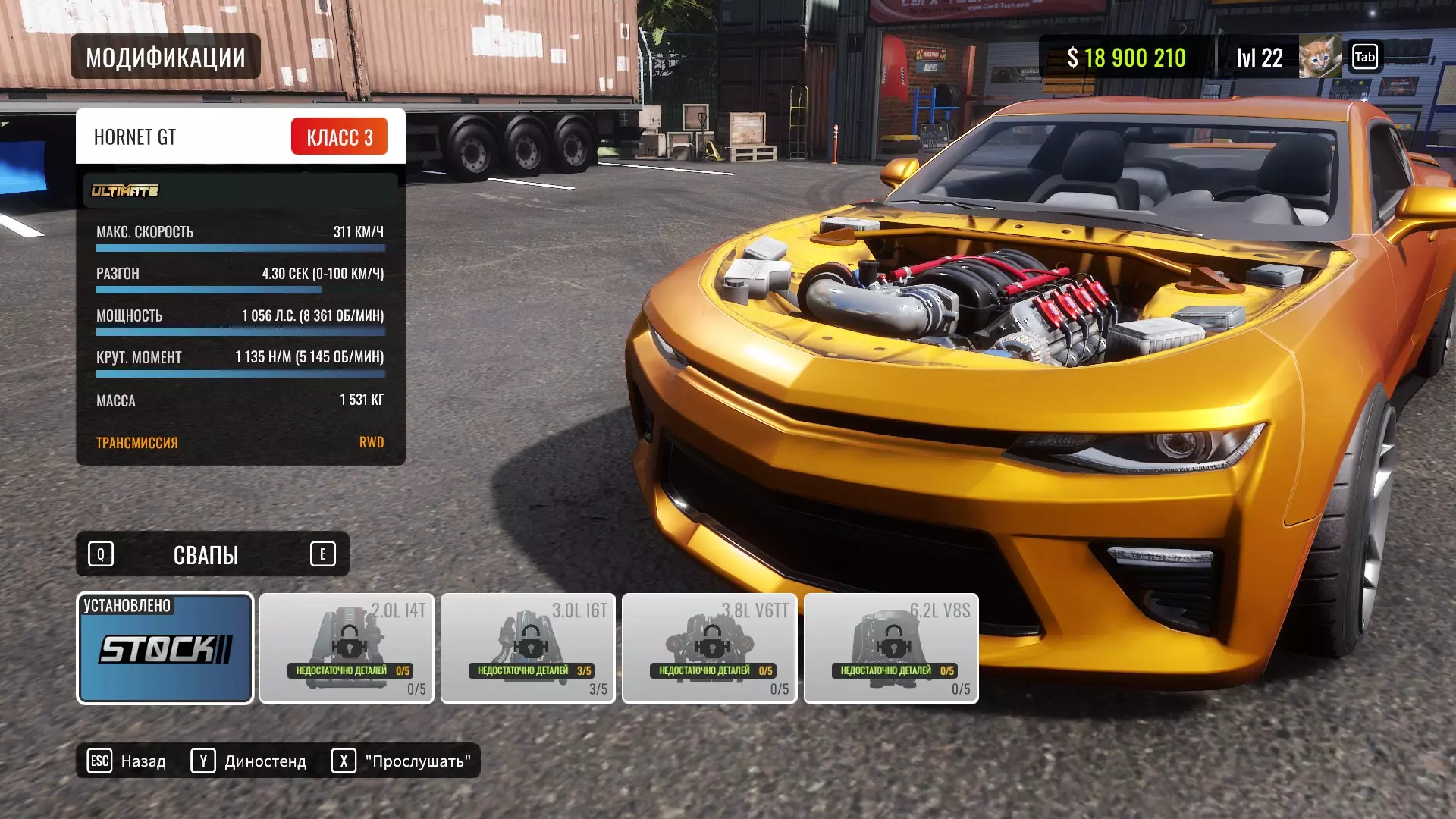Image resolution: width=1456 pixels, height=819 pixels.
Task: Select the 3.8L V6TT engine swap
Action: point(709,648)
